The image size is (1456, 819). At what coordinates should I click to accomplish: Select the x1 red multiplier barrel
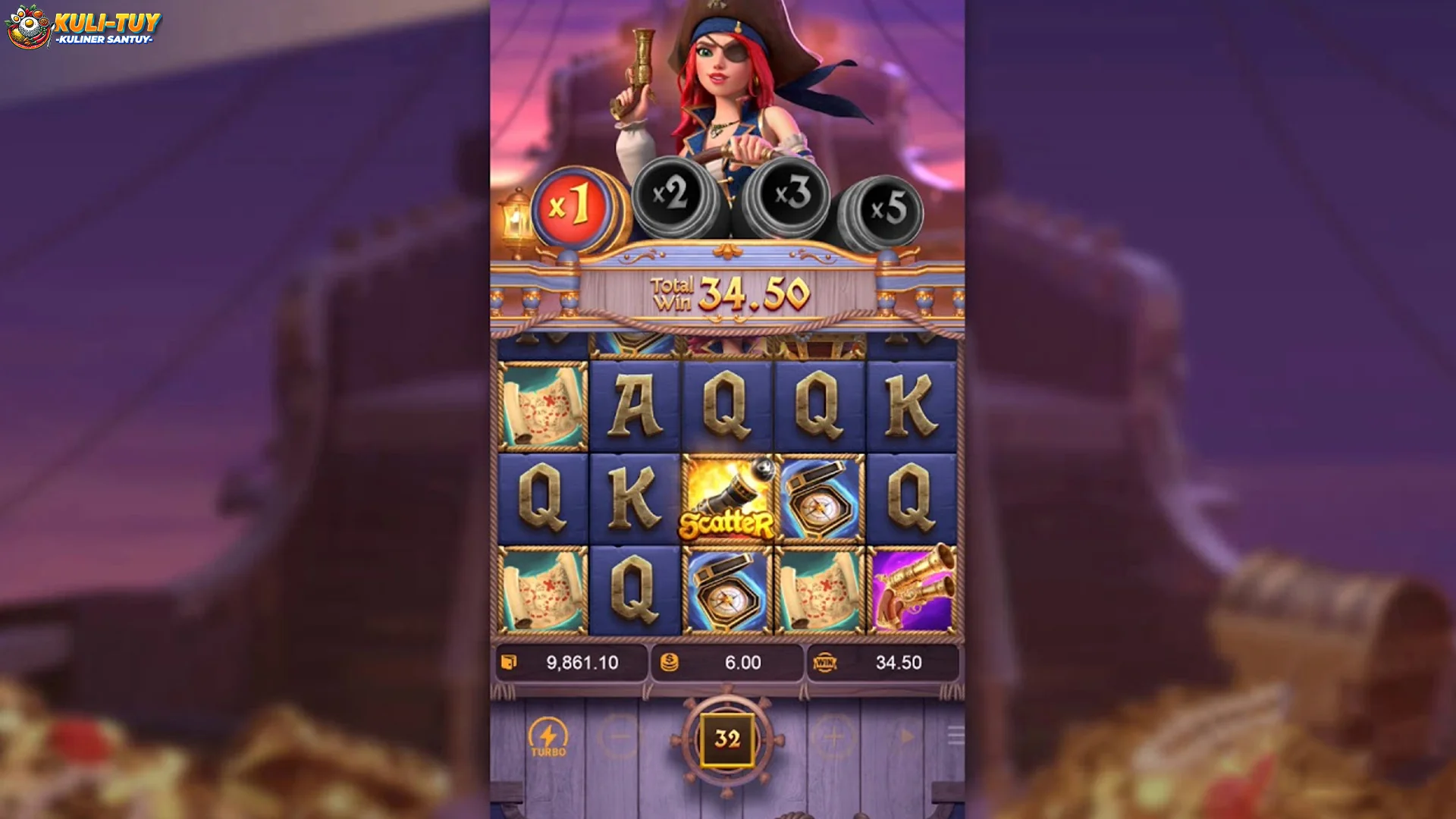[574, 202]
